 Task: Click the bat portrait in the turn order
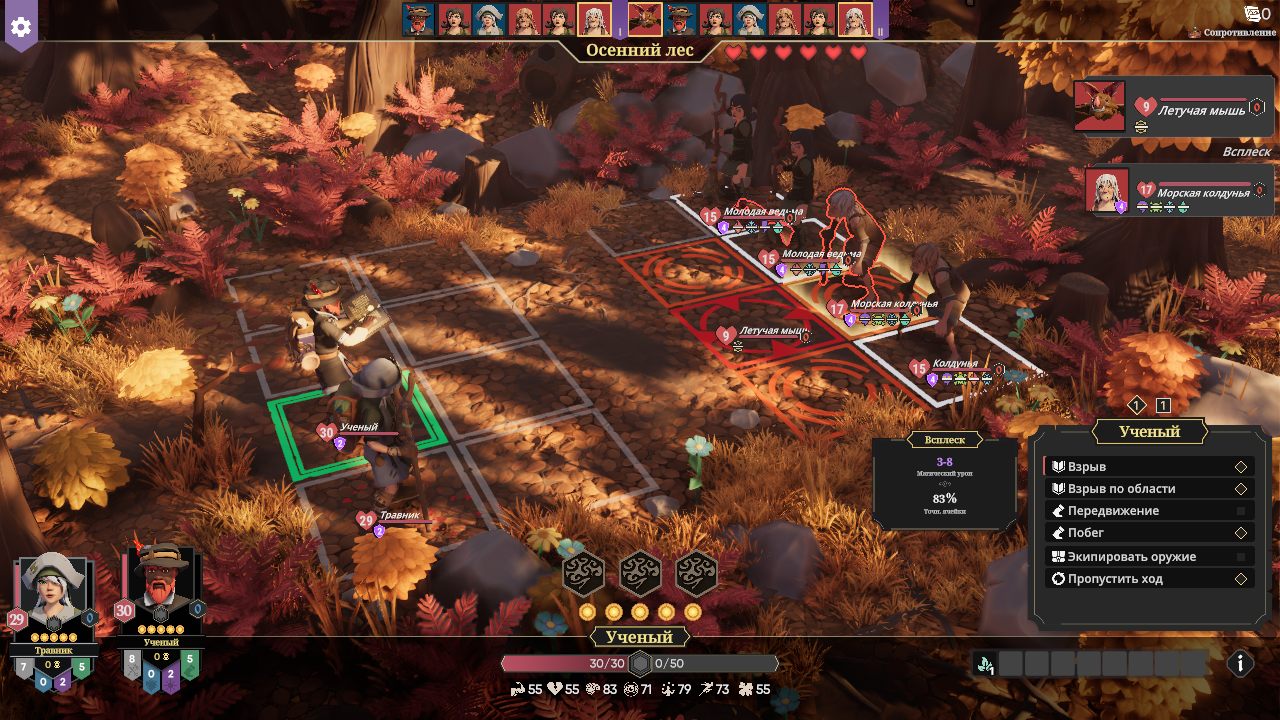[x=645, y=19]
